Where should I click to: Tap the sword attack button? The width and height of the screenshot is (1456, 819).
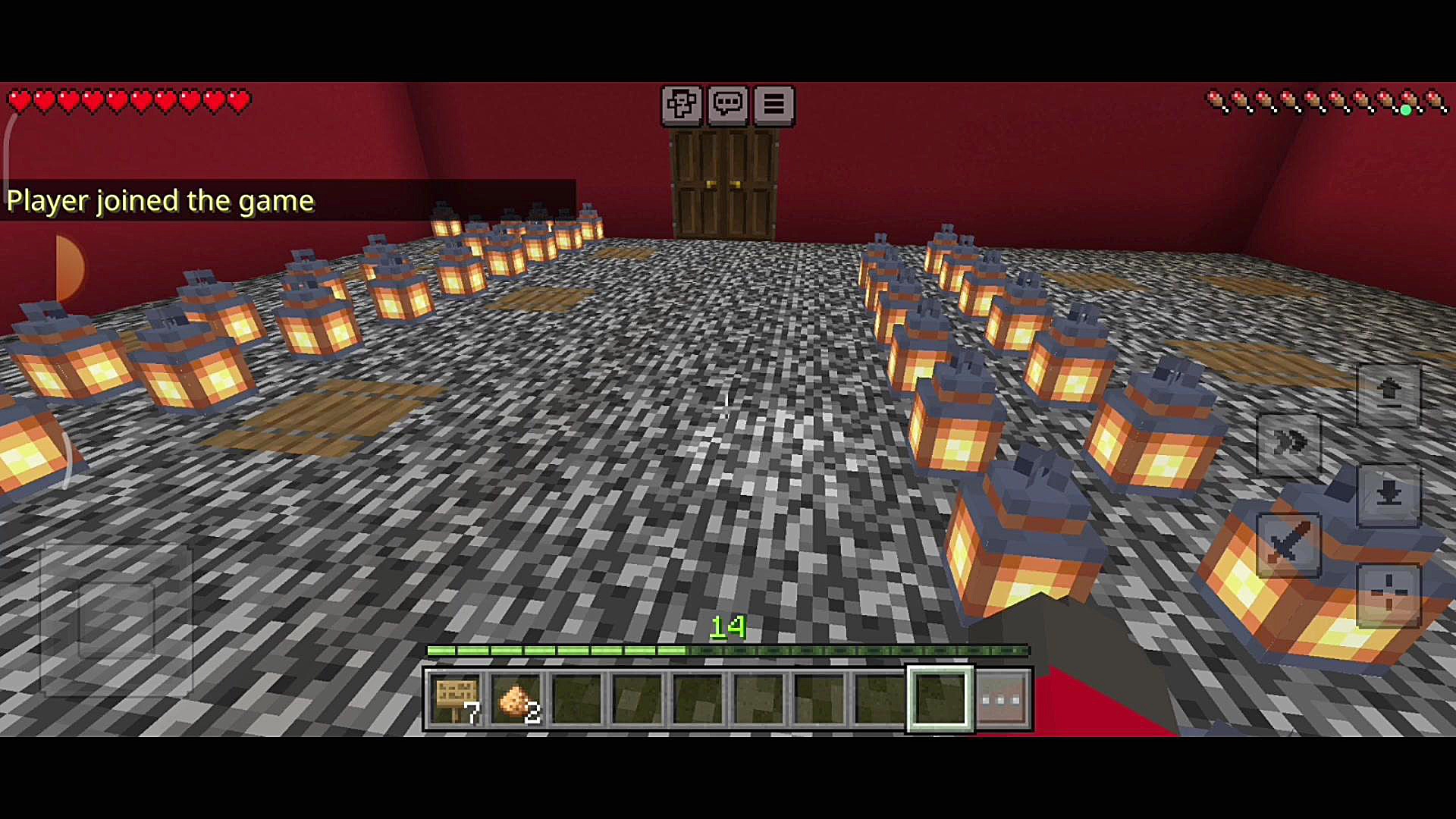1289,544
